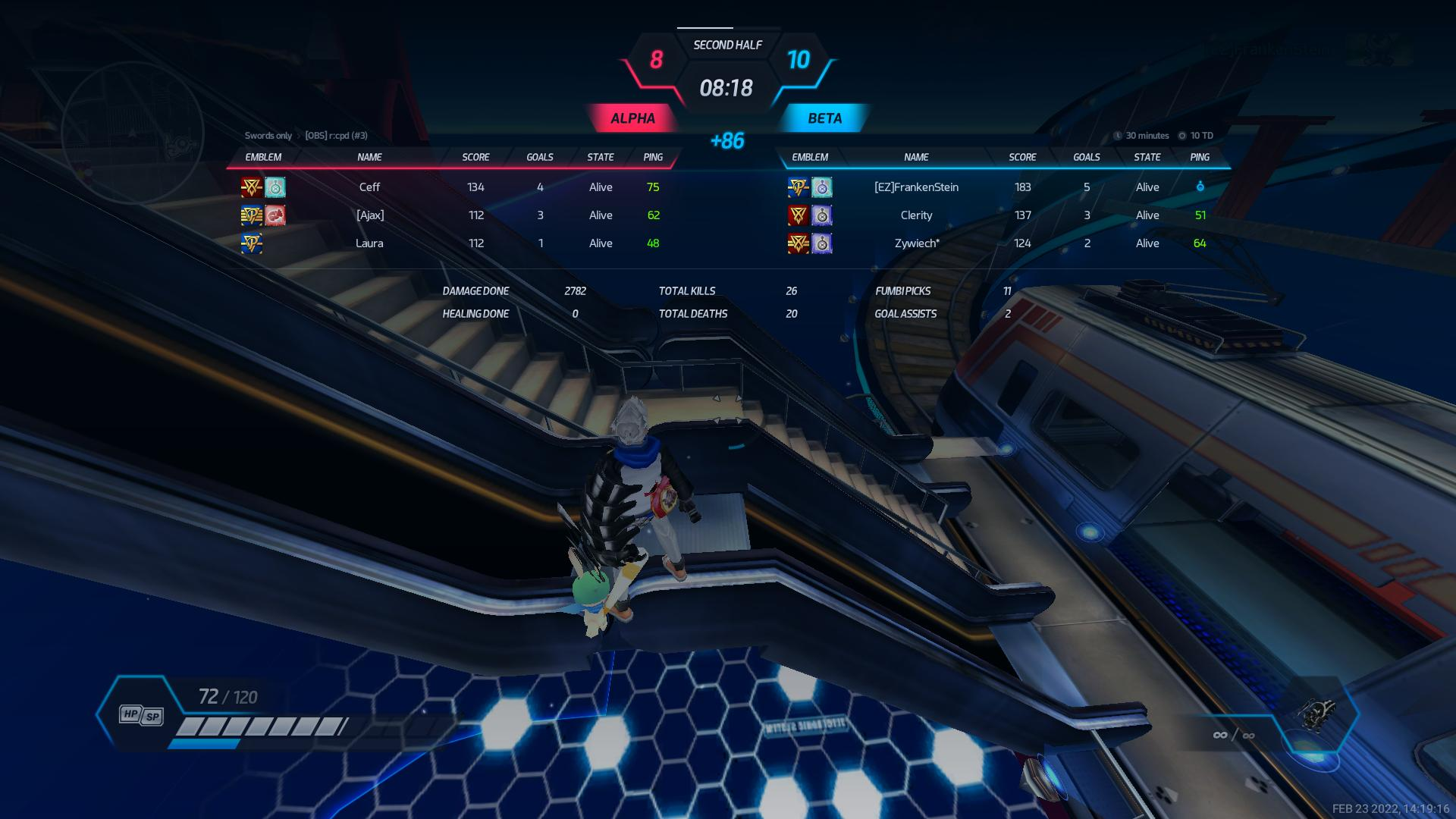The height and width of the screenshot is (819, 1456).
Task: Pick Laura's scoreboard row
Action: click(x=369, y=243)
